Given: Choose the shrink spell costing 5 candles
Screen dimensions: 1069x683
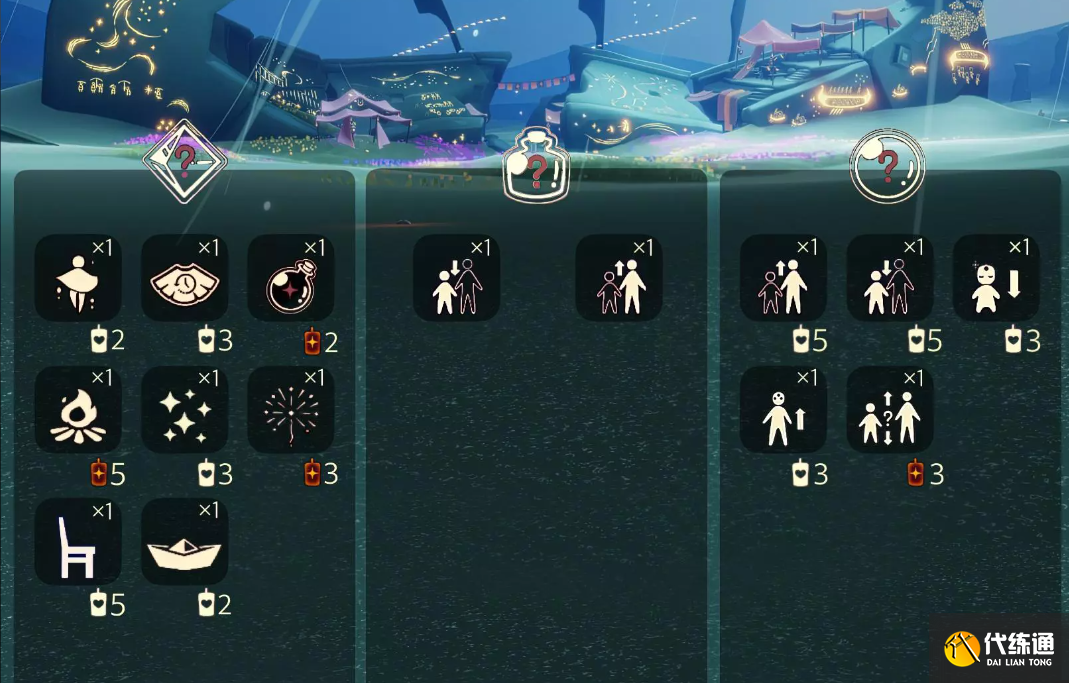Looking at the screenshot, I should 890,278.
